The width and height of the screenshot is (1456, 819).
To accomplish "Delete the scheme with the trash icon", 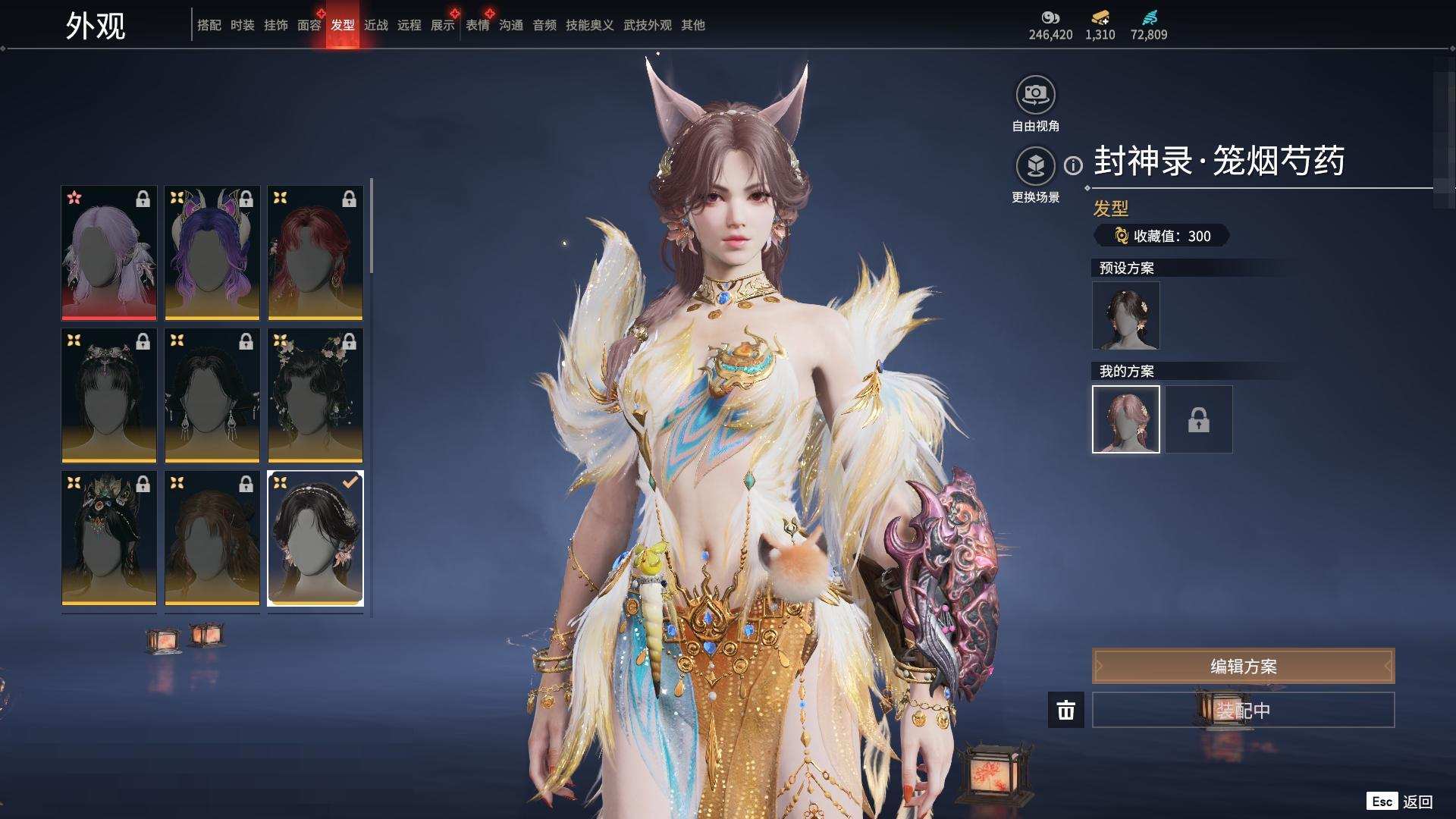I will [x=1065, y=710].
